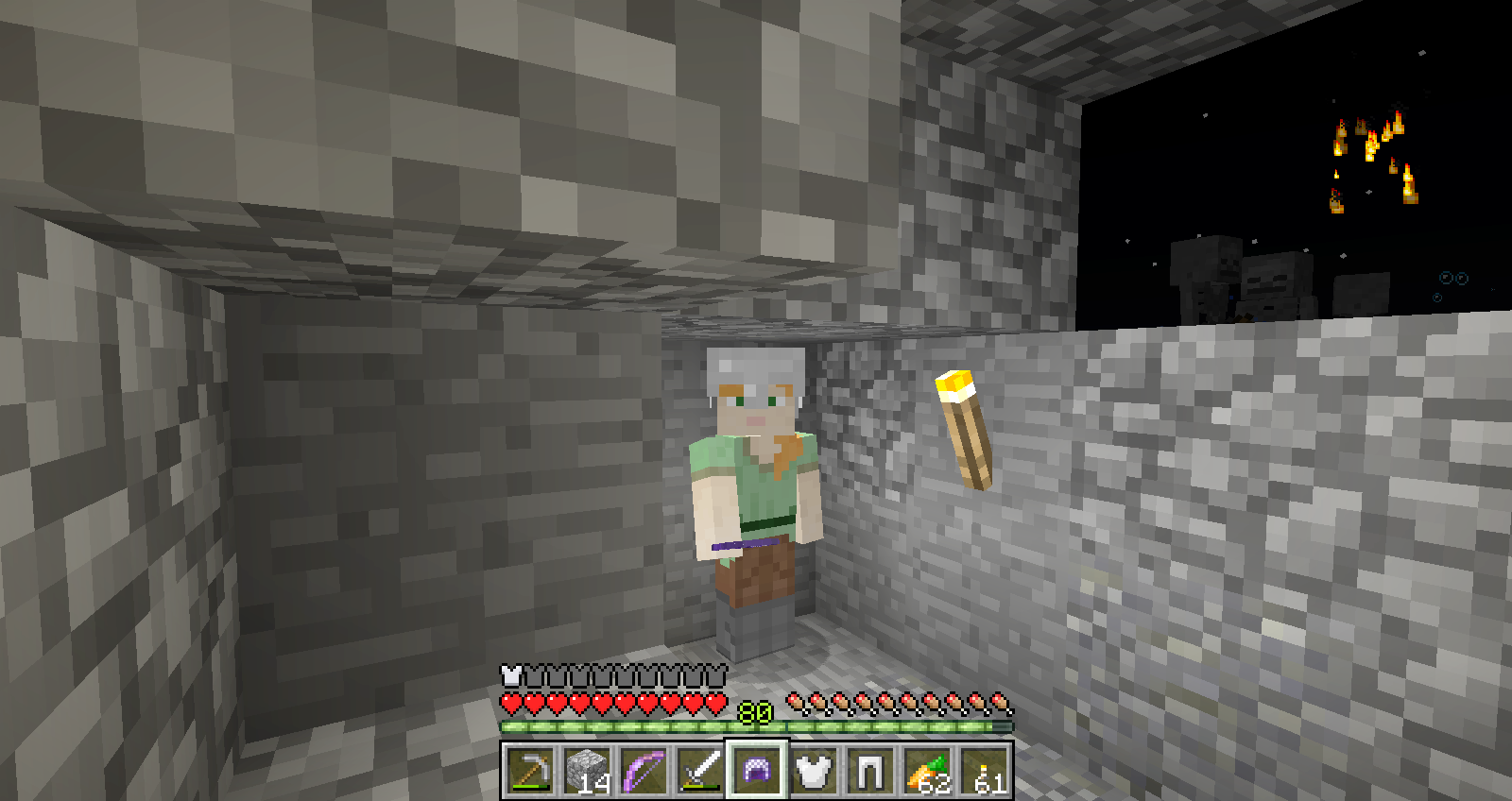Select the iron pickaxe in the hotbar
This screenshot has width=1512, height=801.
(x=529, y=773)
